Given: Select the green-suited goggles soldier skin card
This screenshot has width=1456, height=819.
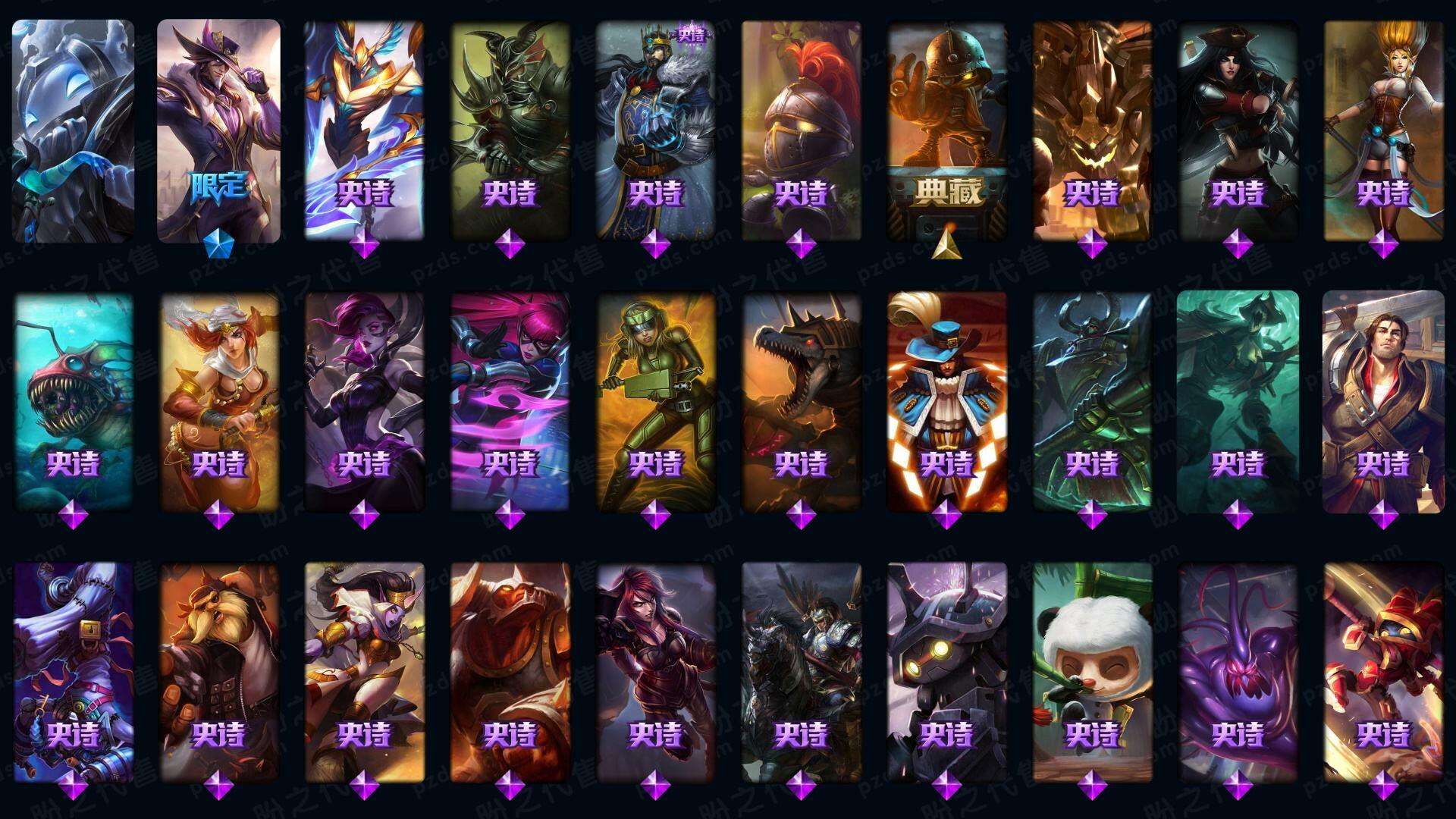Looking at the screenshot, I should pos(655,402).
